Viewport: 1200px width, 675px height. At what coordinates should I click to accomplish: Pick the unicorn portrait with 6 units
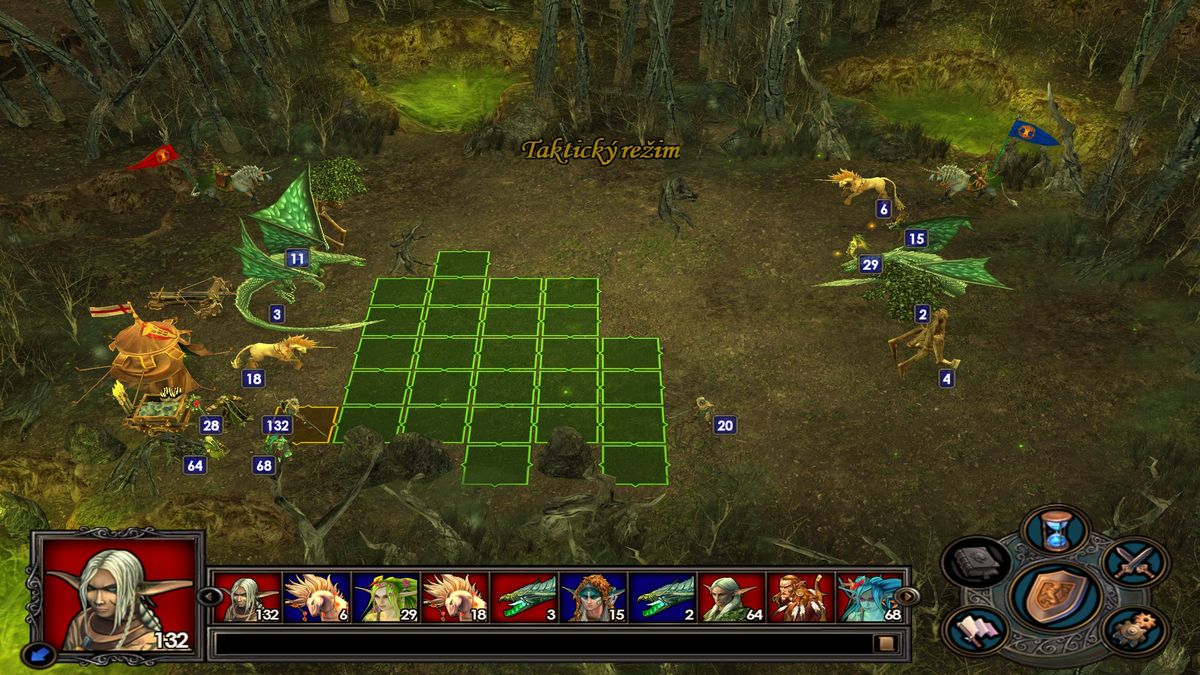[316, 598]
